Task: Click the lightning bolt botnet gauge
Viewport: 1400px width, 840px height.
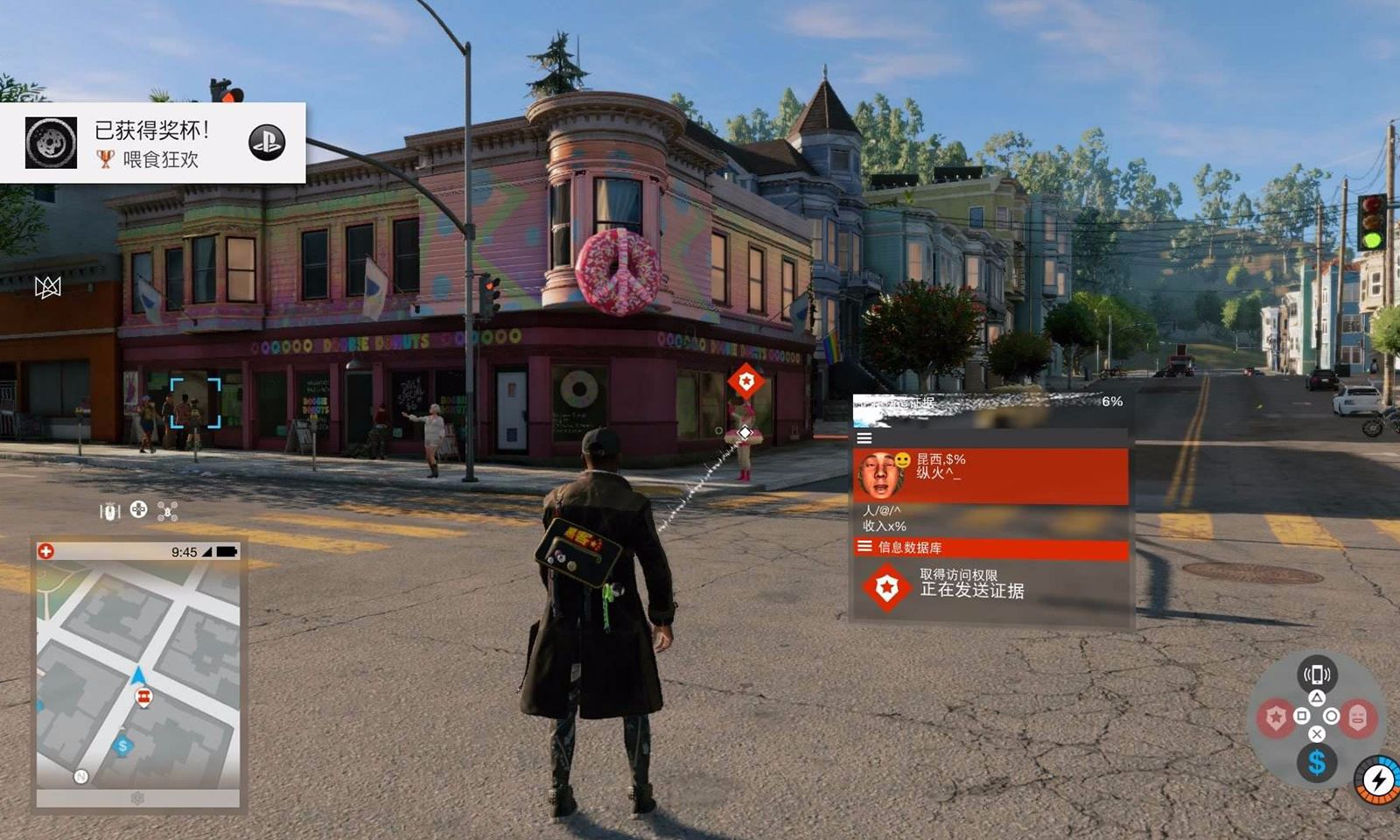Action: 1379,779
